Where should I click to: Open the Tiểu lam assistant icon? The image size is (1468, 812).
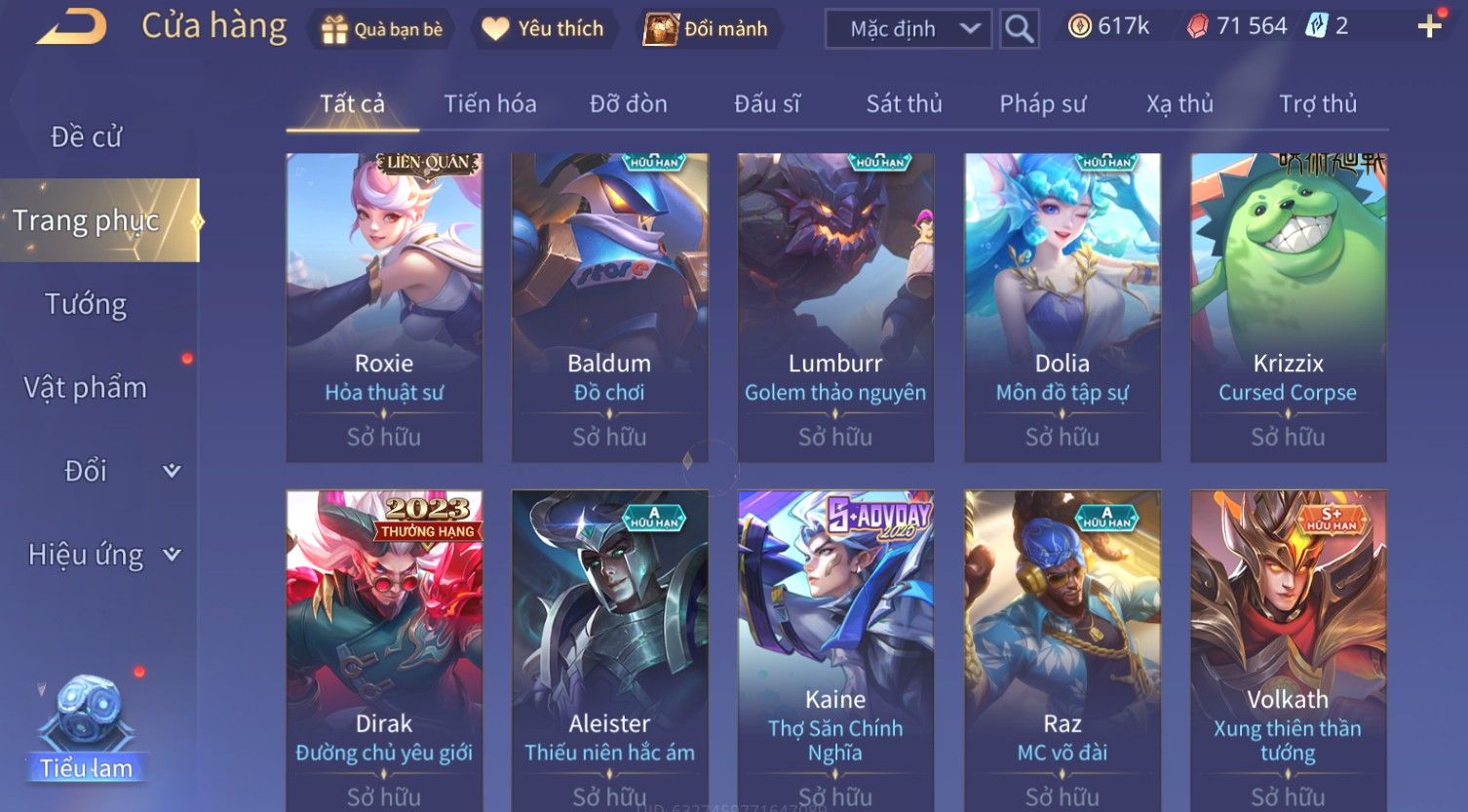(x=88, y=729)
